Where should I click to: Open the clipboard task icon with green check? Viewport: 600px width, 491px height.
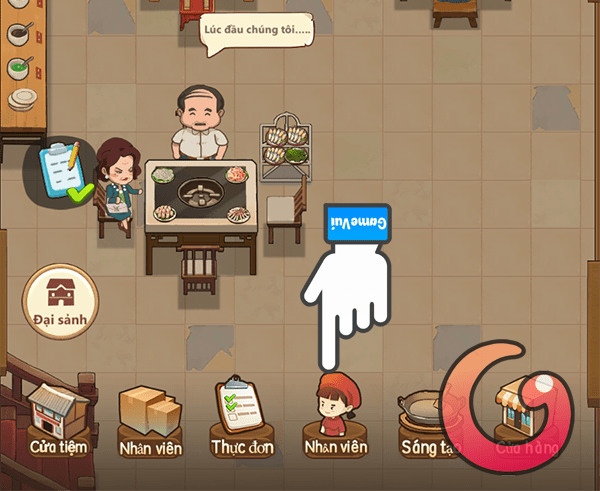pos(62,172)
